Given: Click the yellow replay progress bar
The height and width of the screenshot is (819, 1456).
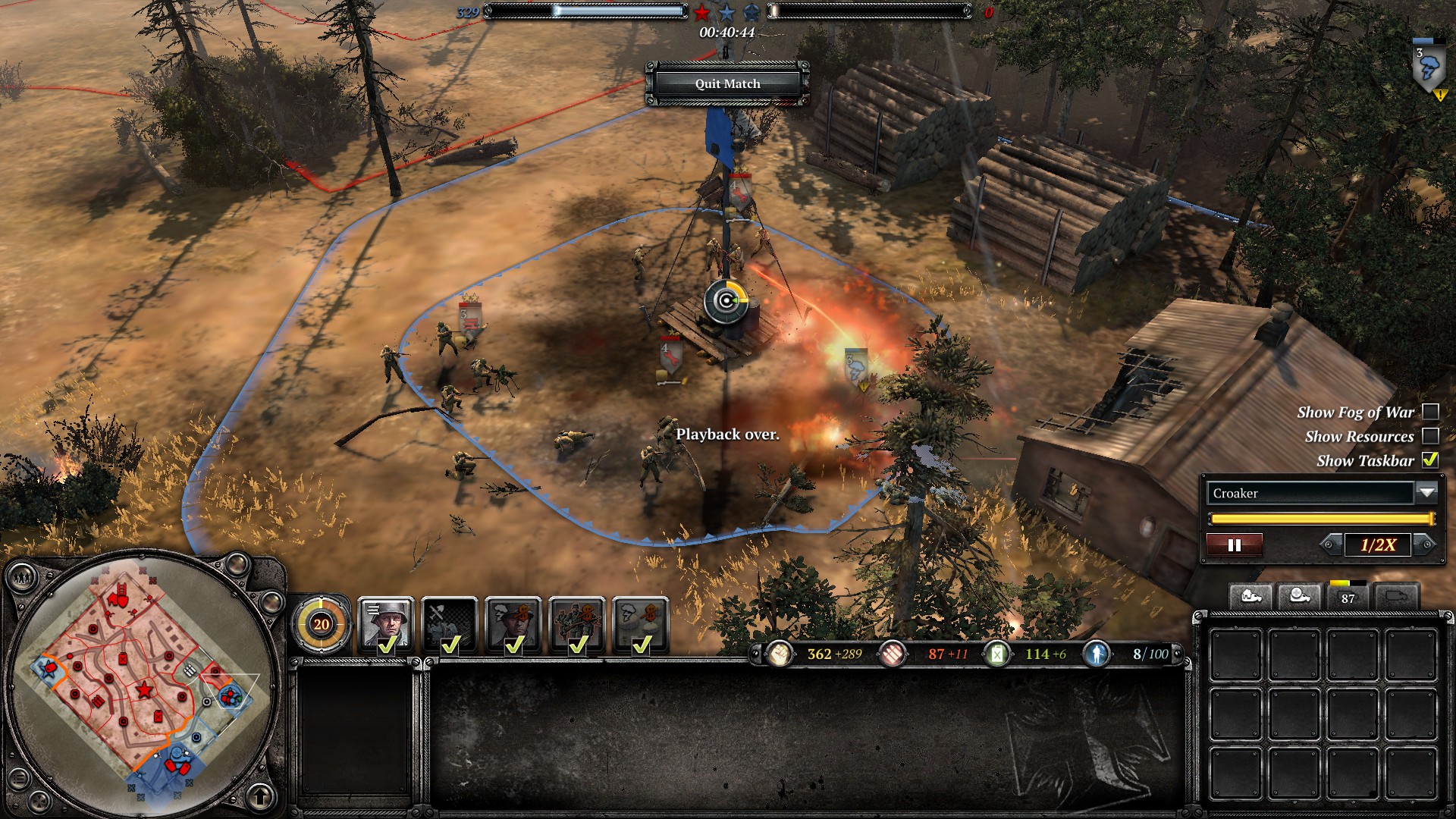Looking at the screenshot, I should tap(1321, 519).
